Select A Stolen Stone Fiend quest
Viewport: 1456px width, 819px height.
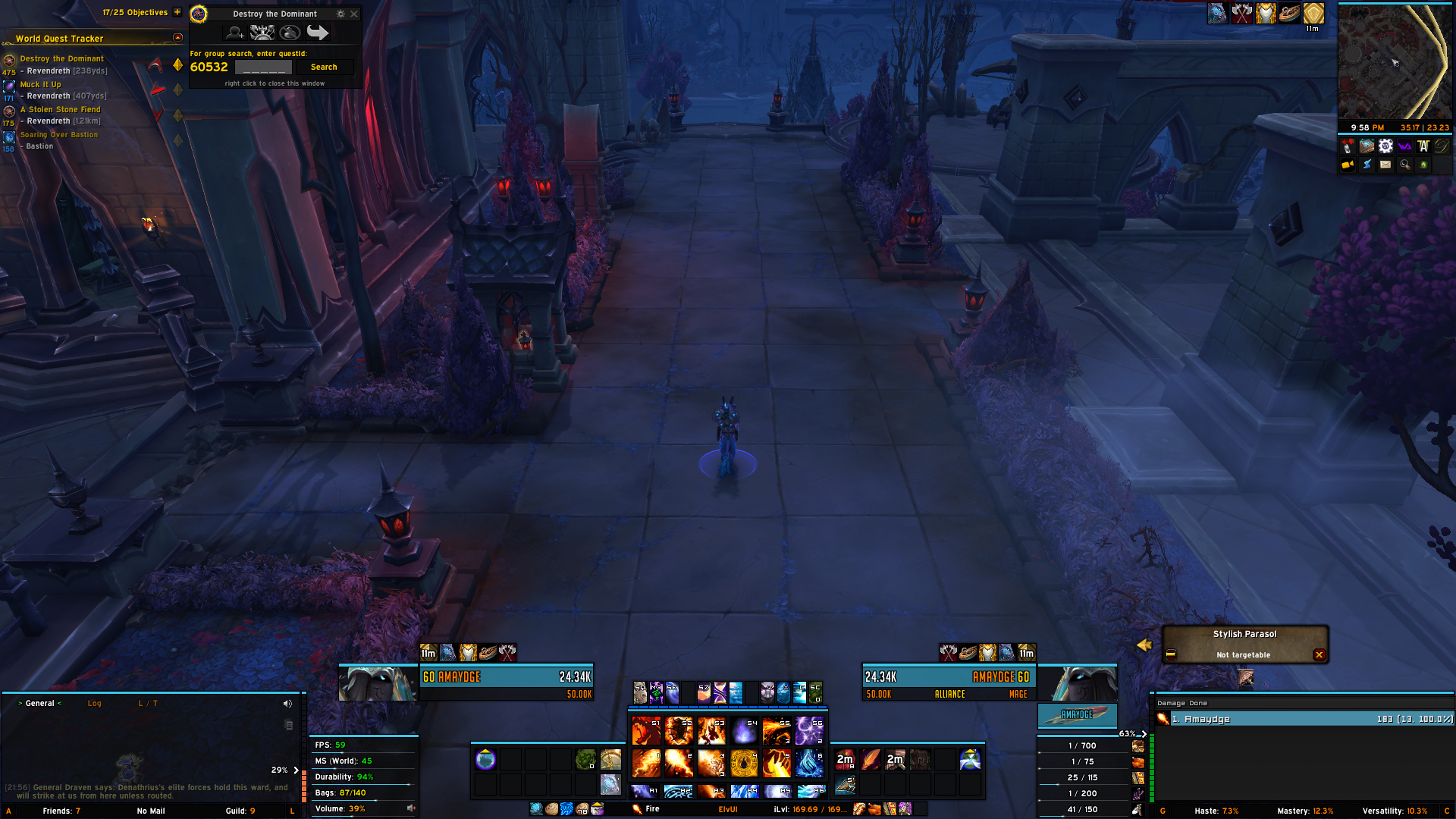tap(60, 110)
